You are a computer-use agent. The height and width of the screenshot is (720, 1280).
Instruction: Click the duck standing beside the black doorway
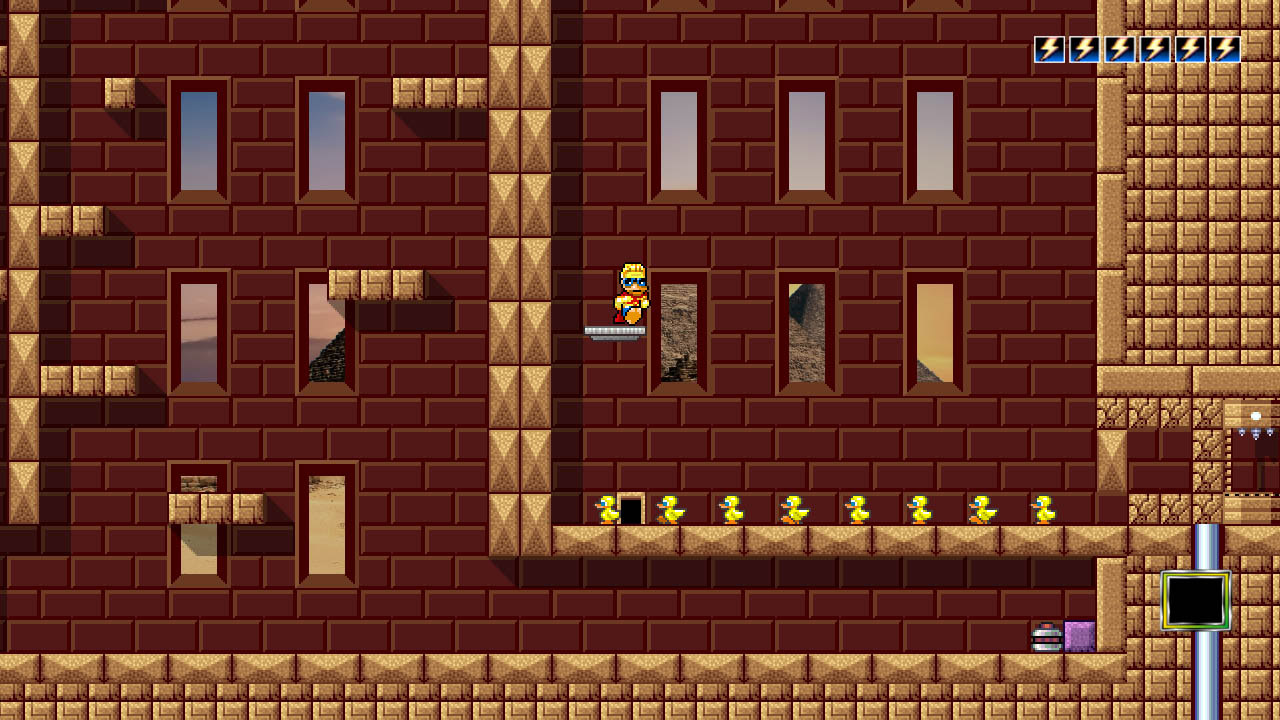pyautogui.click(x=605, y=508)
